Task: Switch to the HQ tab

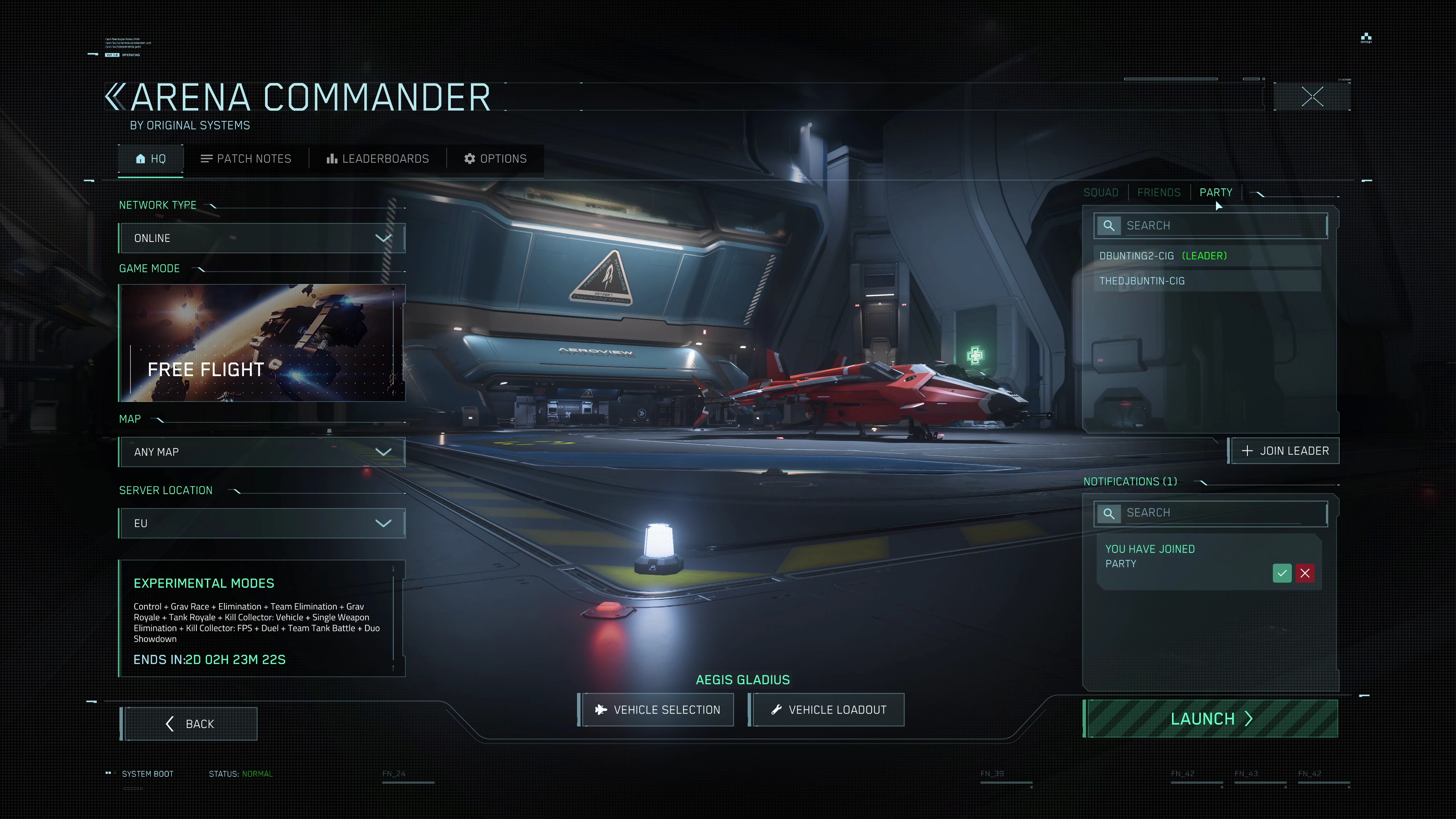Action: [151, 159]
